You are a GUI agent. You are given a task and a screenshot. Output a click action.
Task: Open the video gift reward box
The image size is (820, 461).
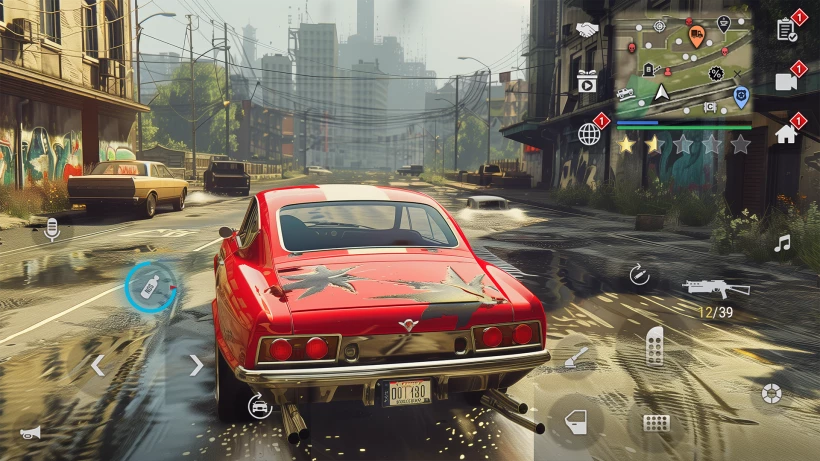(587, 81)
